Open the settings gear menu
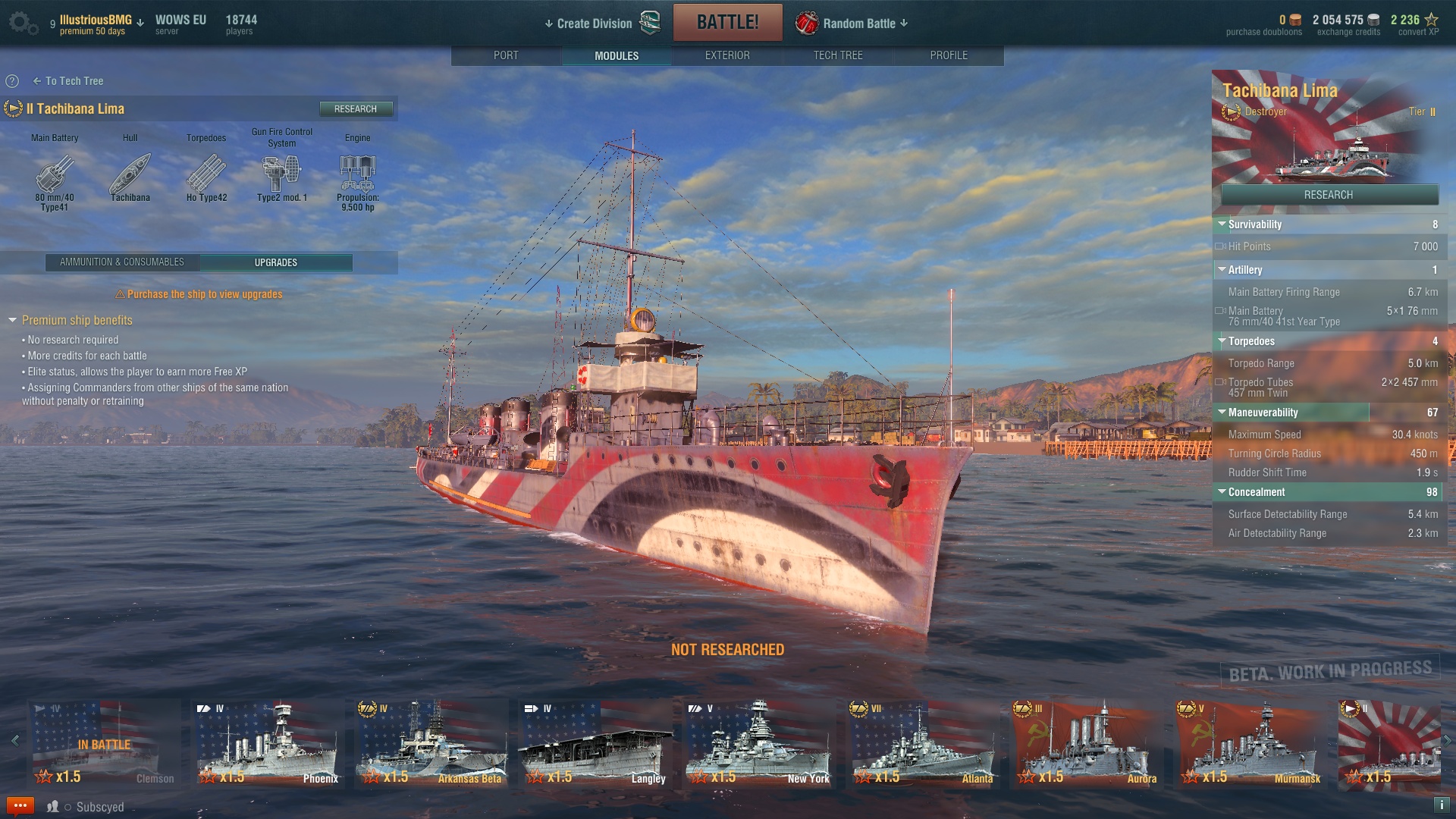This screenshot has width=1456, height=819. coord(23,24)
